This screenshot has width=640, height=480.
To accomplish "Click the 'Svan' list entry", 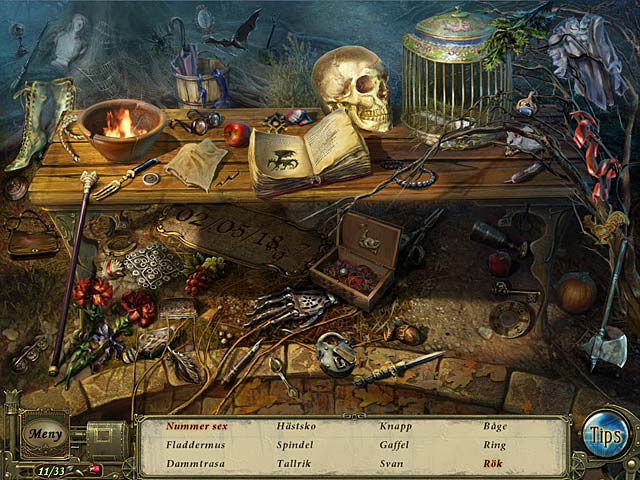I will click(x=392, y=463).
